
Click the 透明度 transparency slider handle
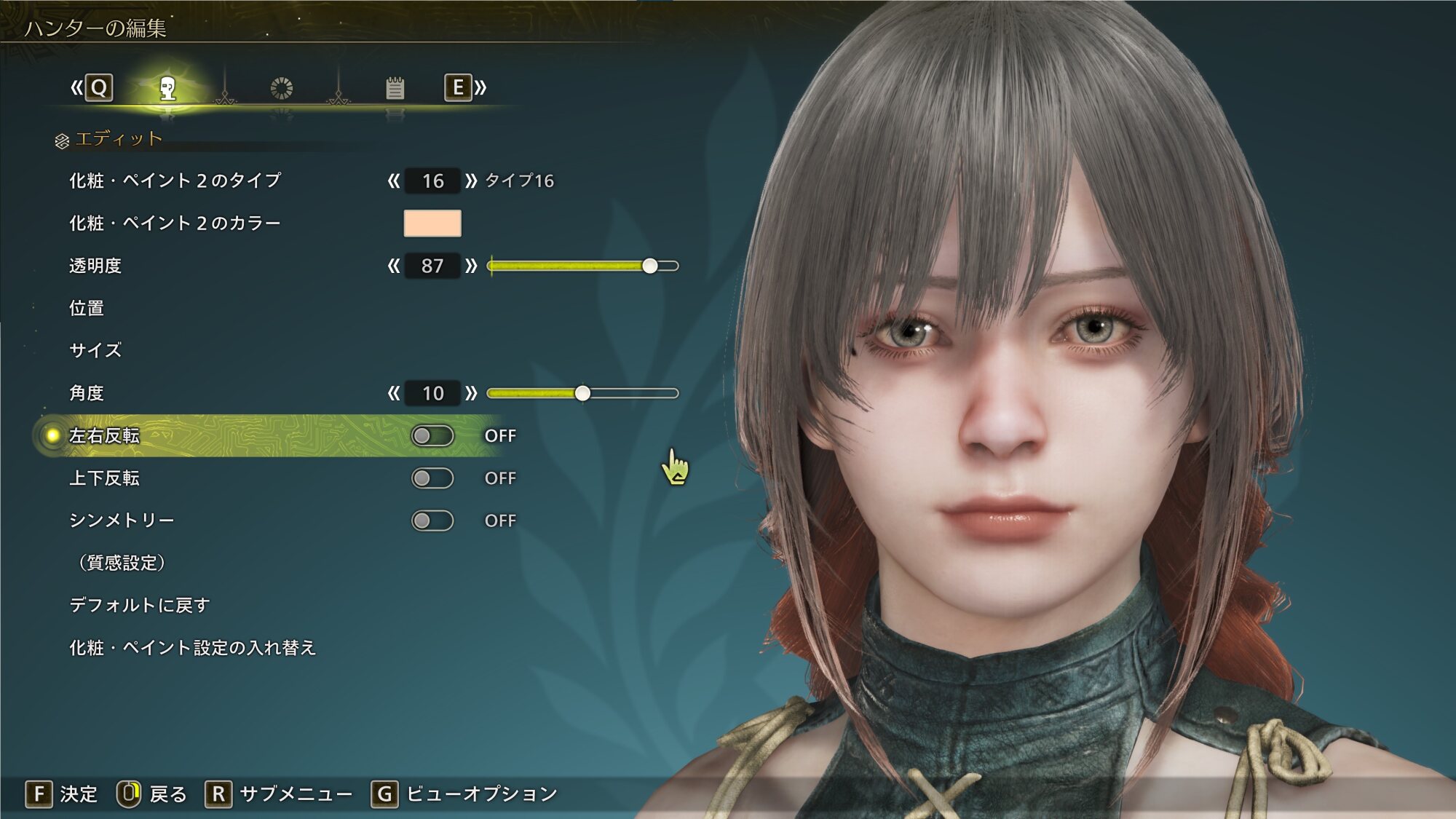tap(650, 266)
